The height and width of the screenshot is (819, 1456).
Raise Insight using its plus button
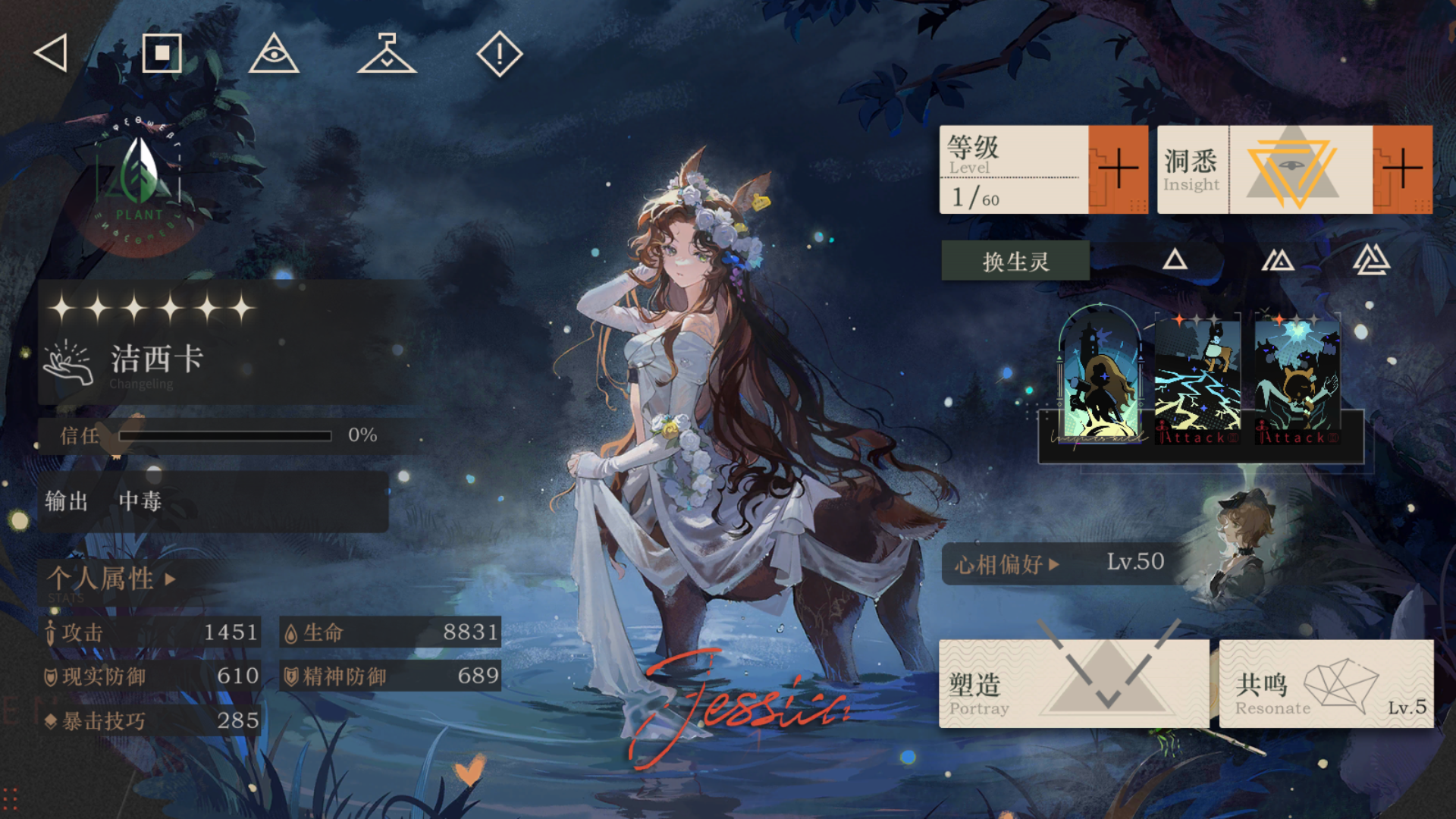pos(1402,169)
